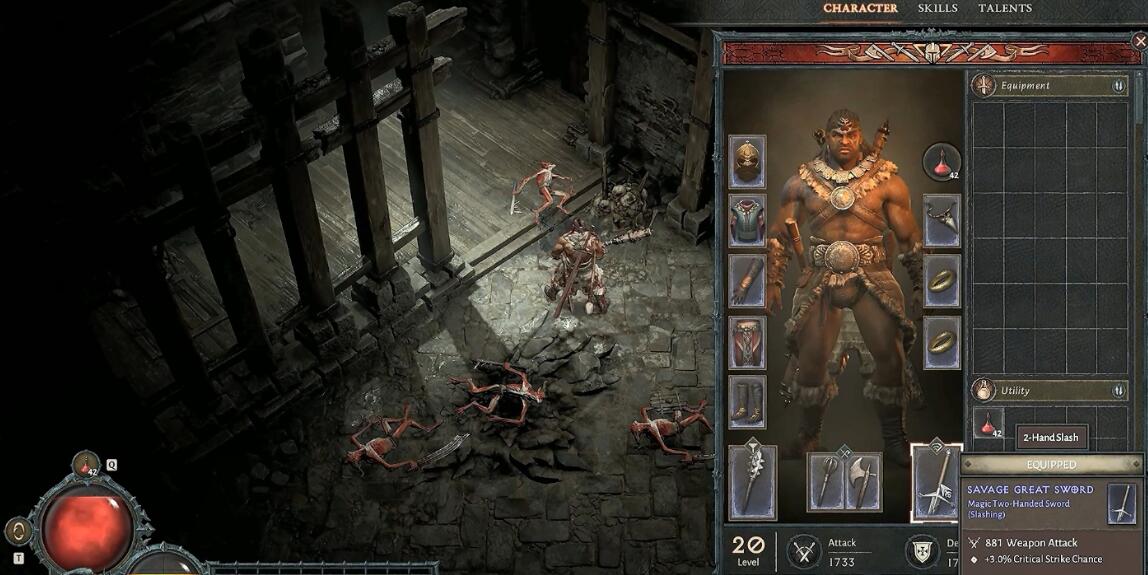The image size is (1148, 575).
Task: Select the Savage Great Sword weapon slot
Action: [x=937, y=482]
